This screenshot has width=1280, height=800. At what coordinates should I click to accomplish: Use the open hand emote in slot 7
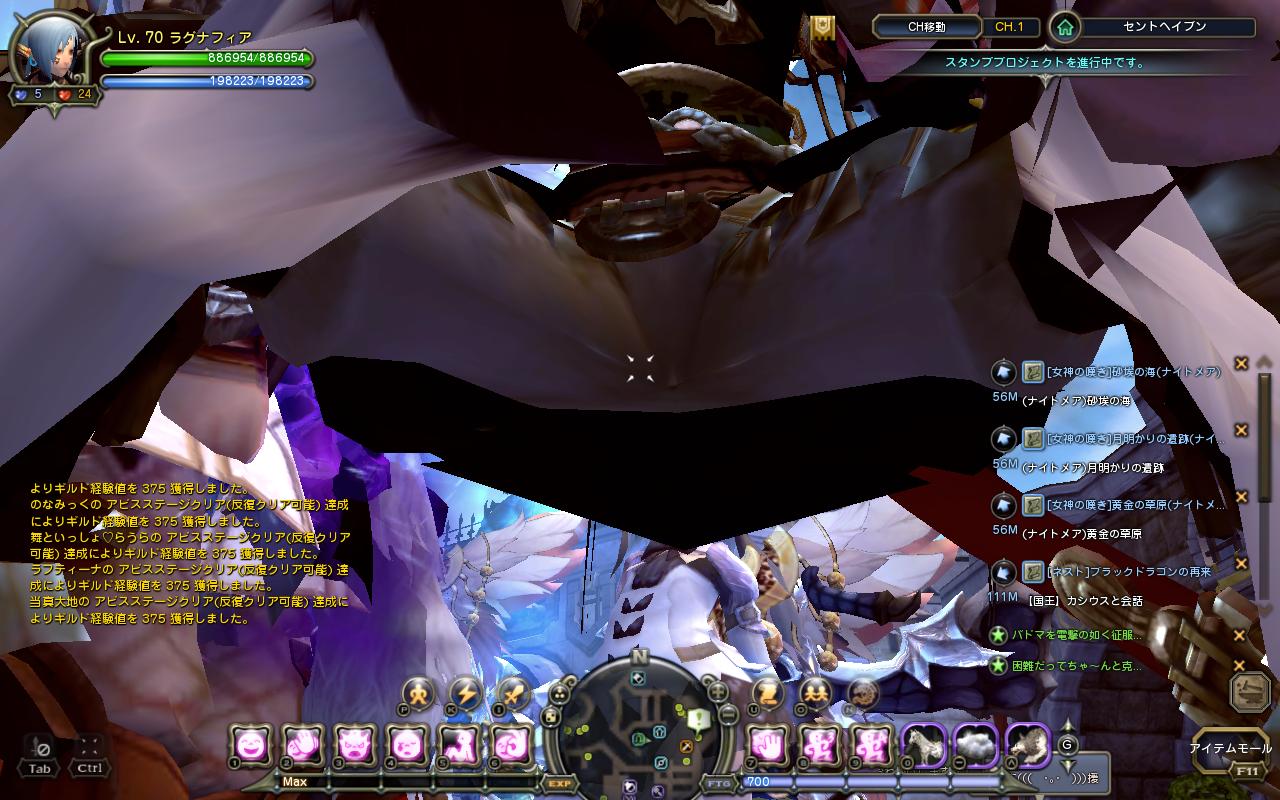(767, 744)
